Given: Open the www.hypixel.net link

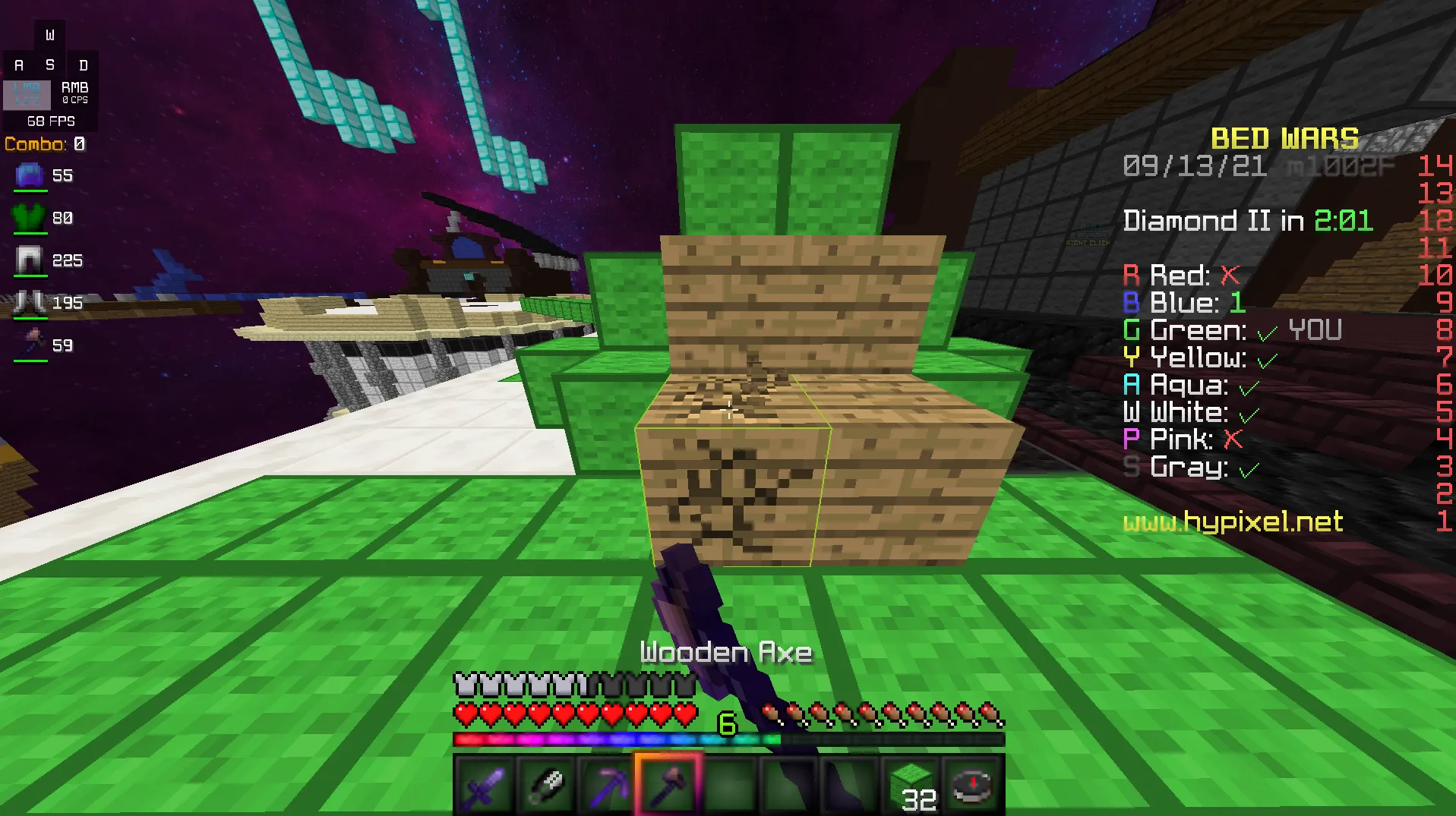Looking at the screenshot, I should pyautogui.click(x=1232, y=523).
